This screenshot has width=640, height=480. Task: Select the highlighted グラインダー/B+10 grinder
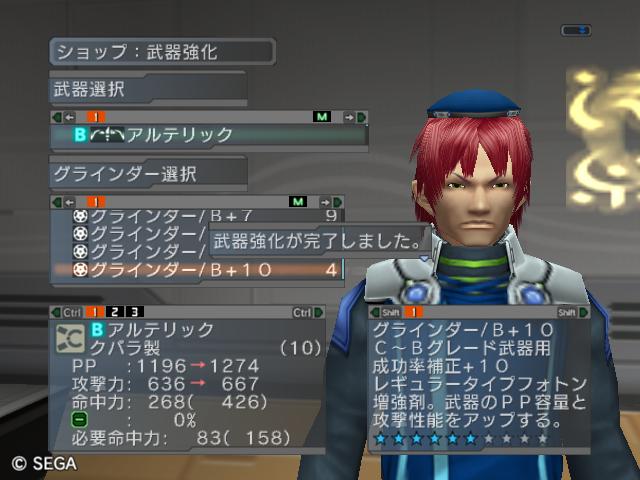tap(200, 269)
